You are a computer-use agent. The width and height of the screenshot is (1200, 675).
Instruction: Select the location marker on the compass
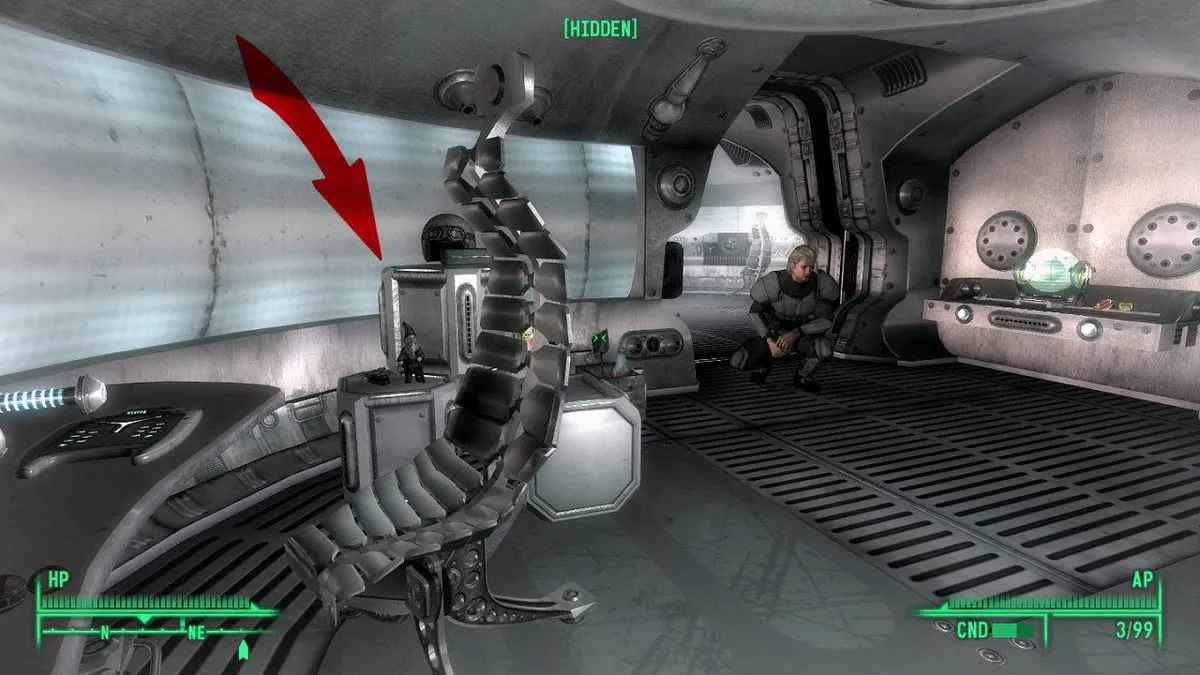(242, 650)
